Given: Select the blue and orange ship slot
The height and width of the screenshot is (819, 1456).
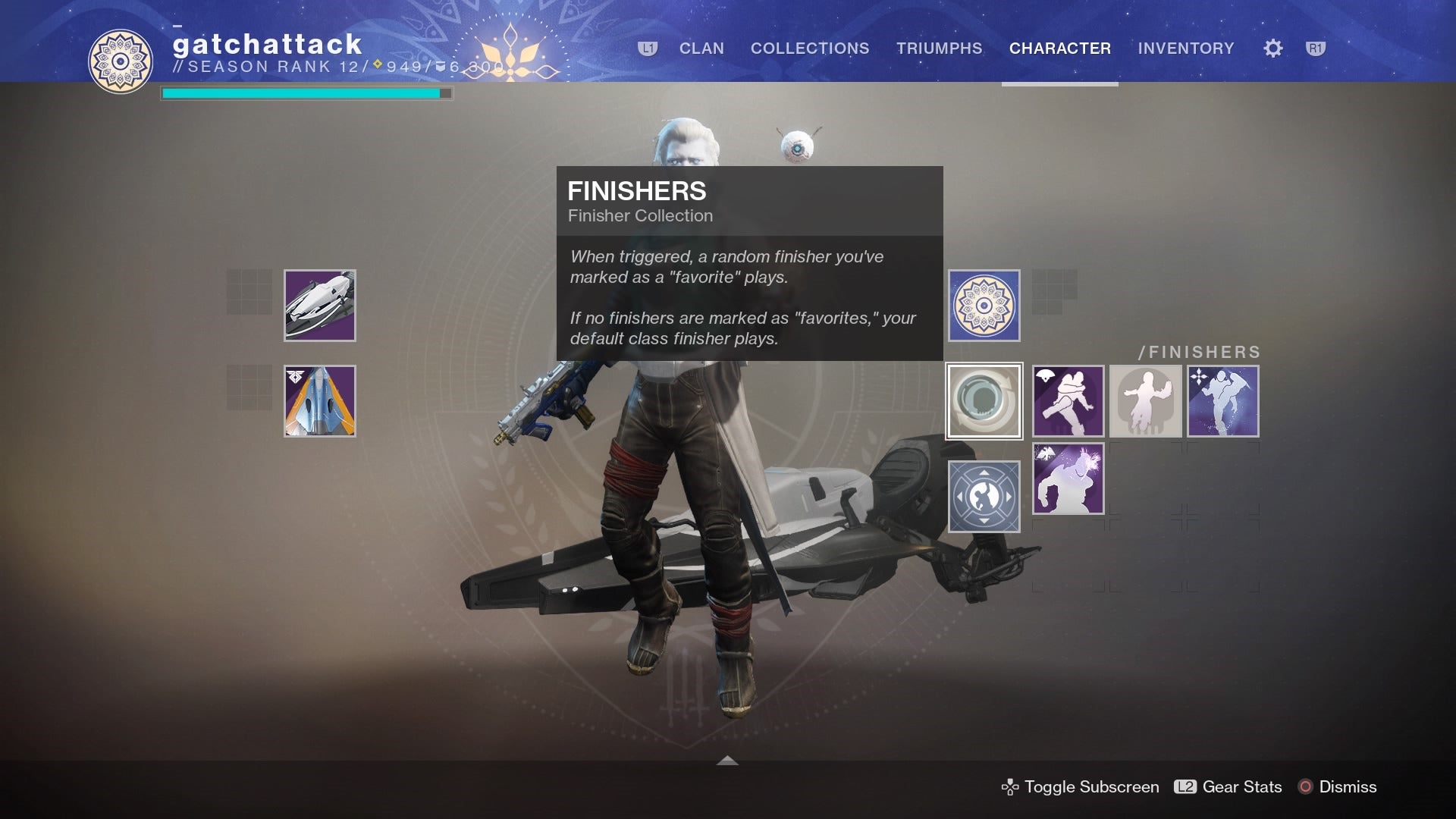Looking at the screenshot, I should [320, 401].
